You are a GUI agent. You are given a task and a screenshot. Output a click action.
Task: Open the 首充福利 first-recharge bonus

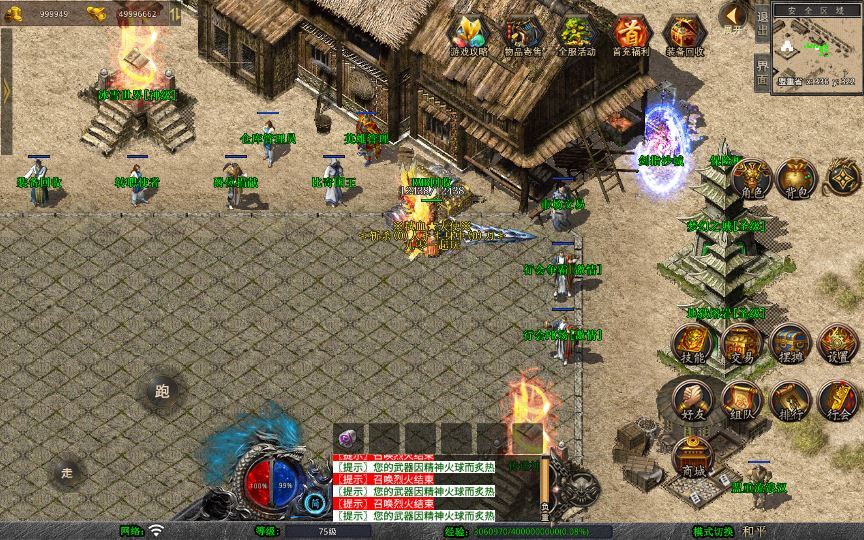(631, 33)
